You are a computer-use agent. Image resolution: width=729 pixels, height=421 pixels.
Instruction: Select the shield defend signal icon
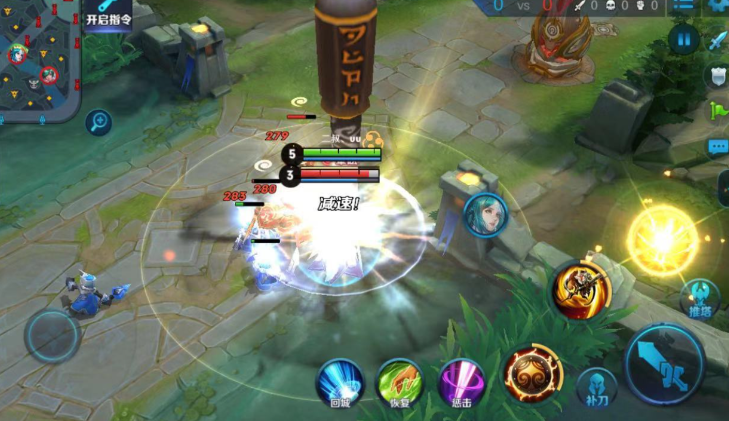point(718,76)
